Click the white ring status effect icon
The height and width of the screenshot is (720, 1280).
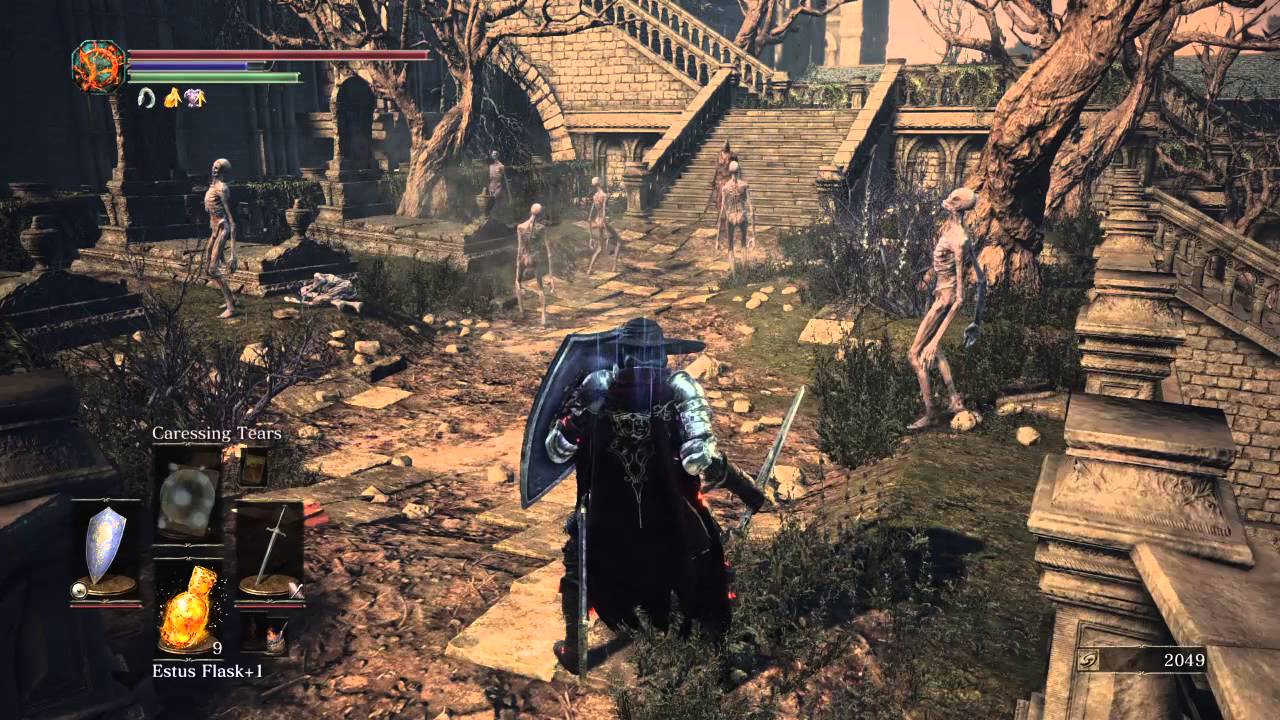(x=146, y=98)
